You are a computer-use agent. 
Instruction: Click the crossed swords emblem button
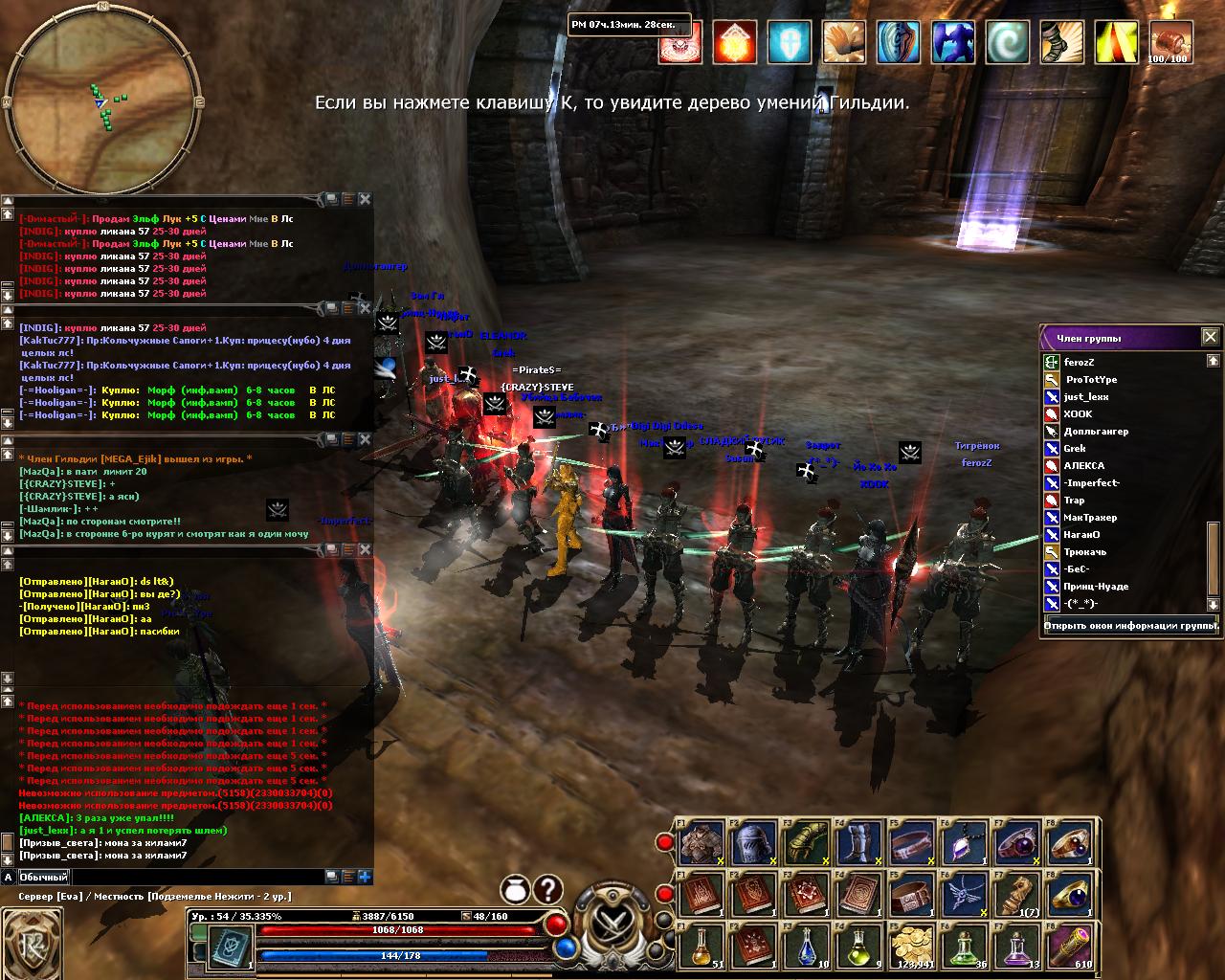tap(611, 924)
